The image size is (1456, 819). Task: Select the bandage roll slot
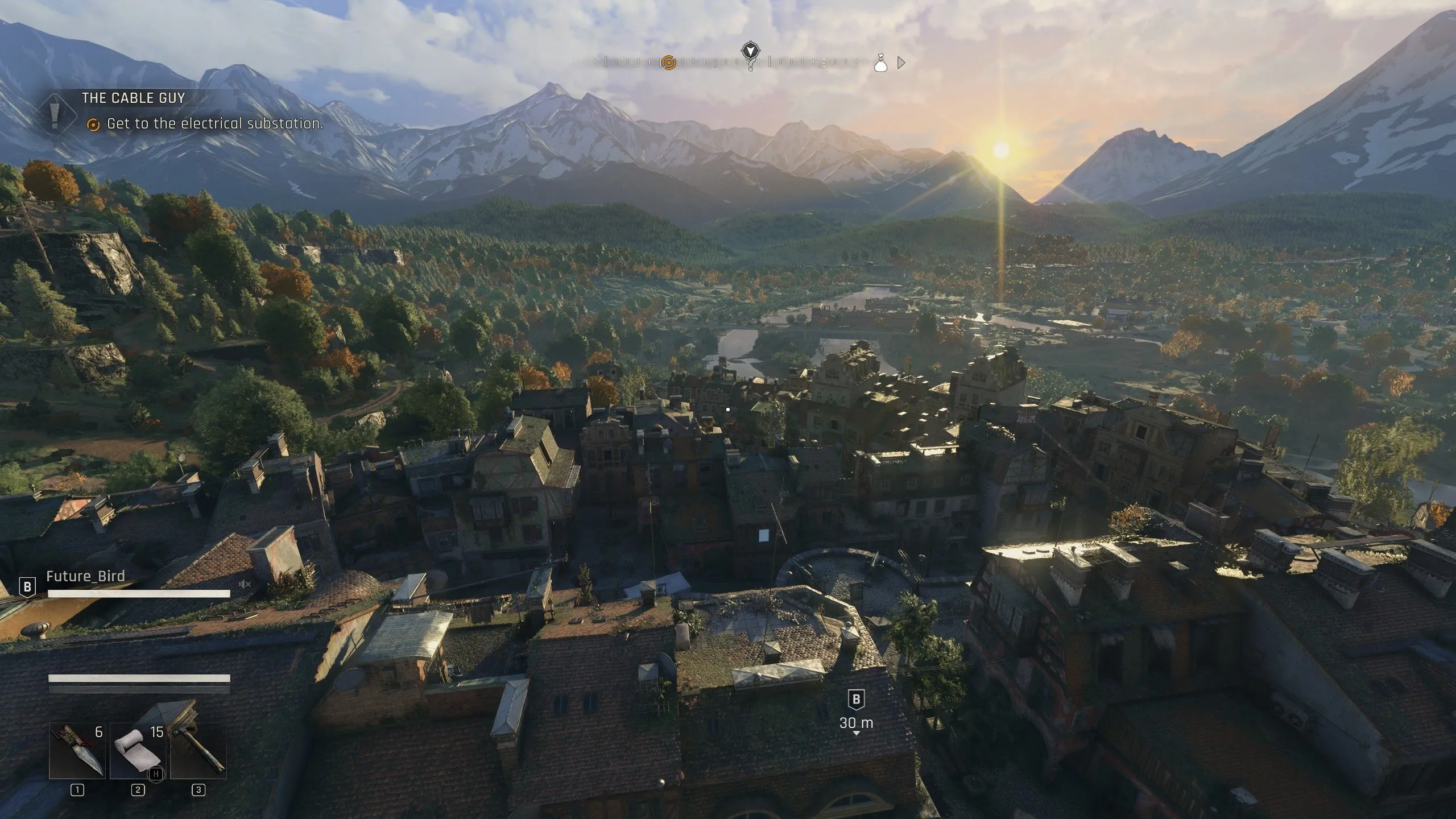point(138,751)
